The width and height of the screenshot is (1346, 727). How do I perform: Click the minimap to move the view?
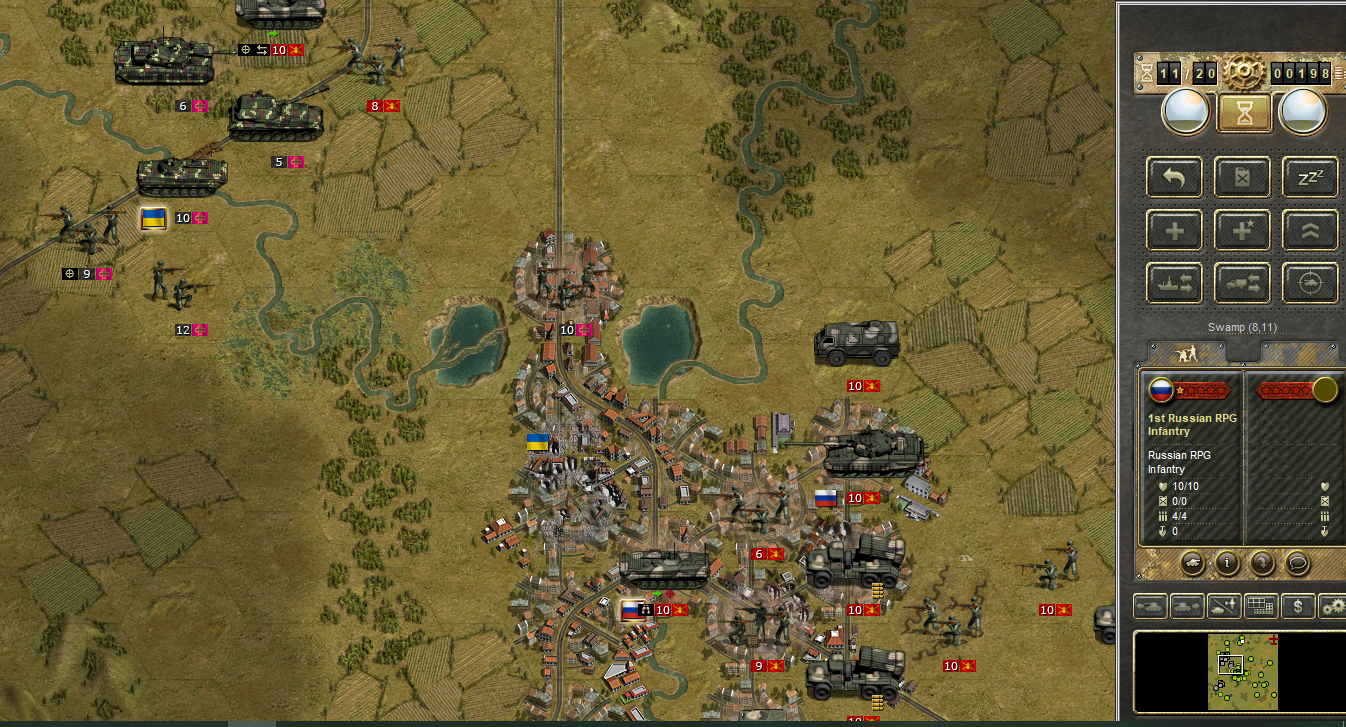pos(1238,670)
